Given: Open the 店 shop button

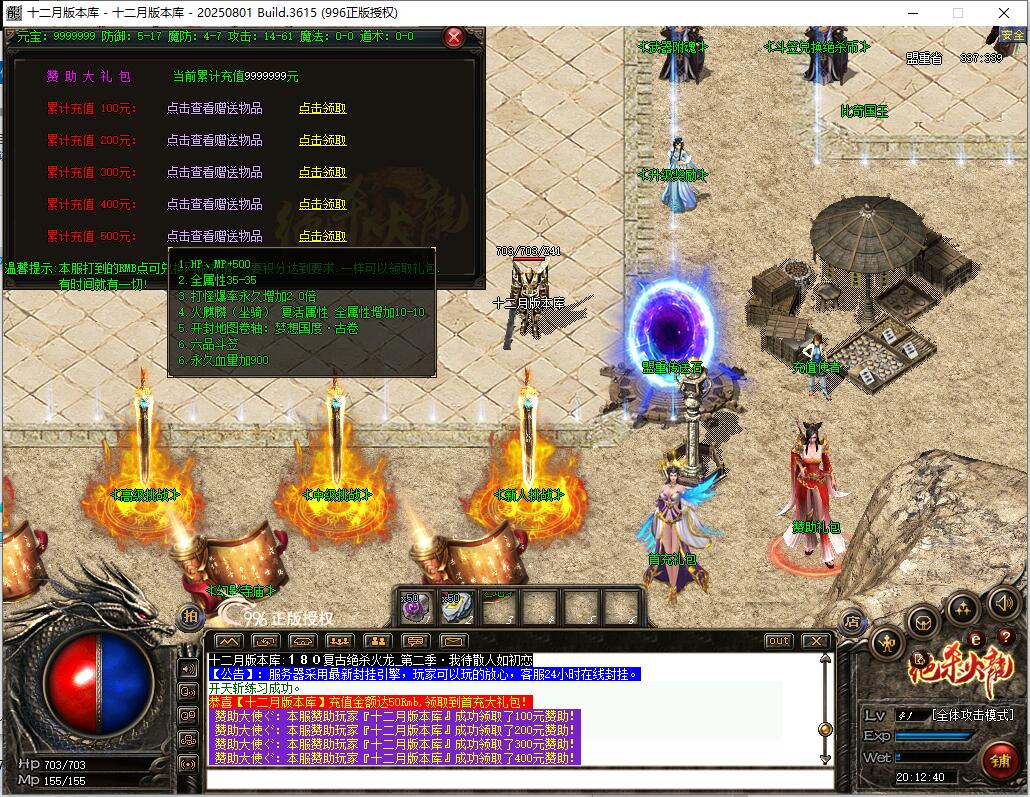Looking at the screenshot, I should point(851,621).
